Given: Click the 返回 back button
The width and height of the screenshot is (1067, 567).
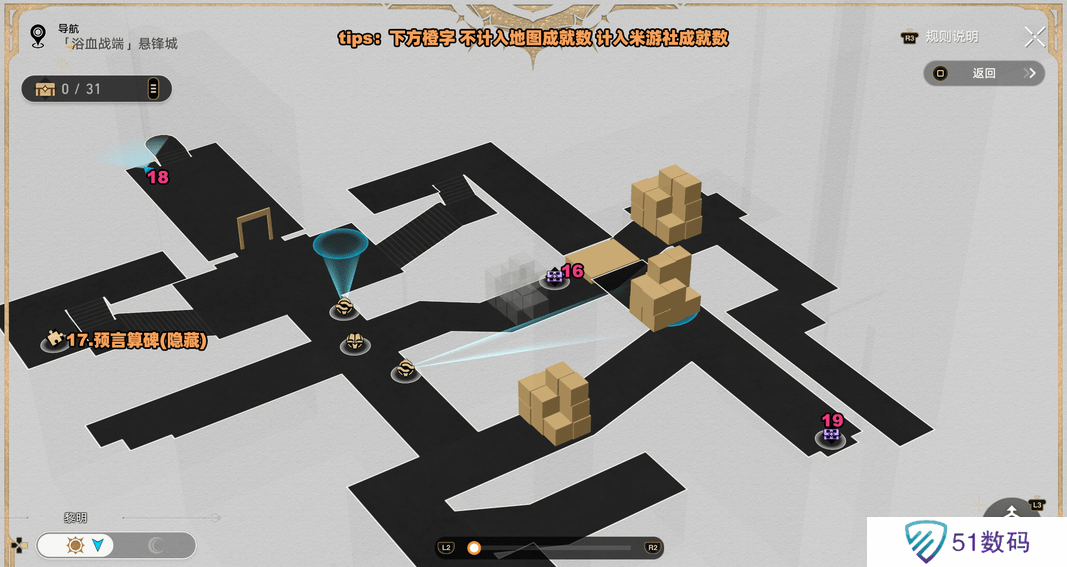Looking at the screenshot, I should point(984,73).
